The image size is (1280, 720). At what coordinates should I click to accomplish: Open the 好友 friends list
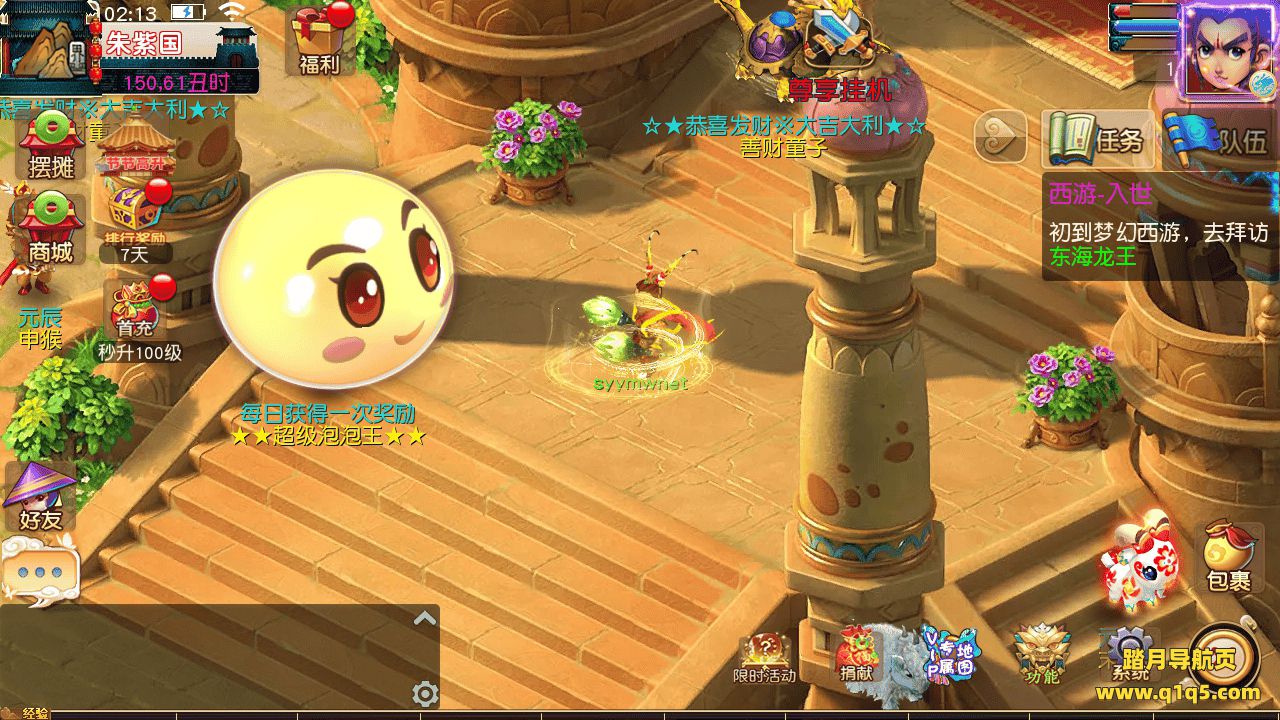point(40,497)
